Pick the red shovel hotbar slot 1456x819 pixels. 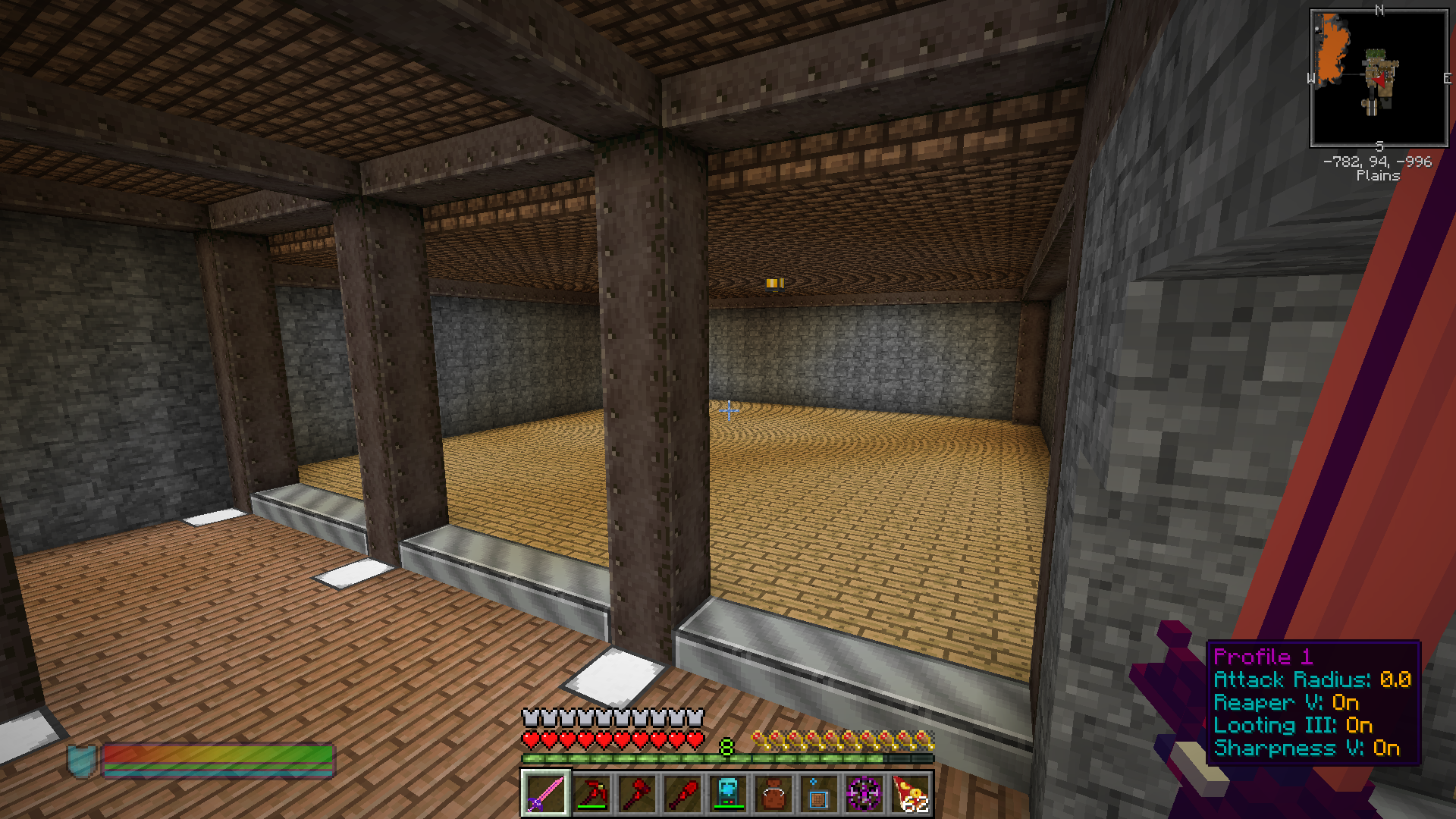tap(682, 793)
